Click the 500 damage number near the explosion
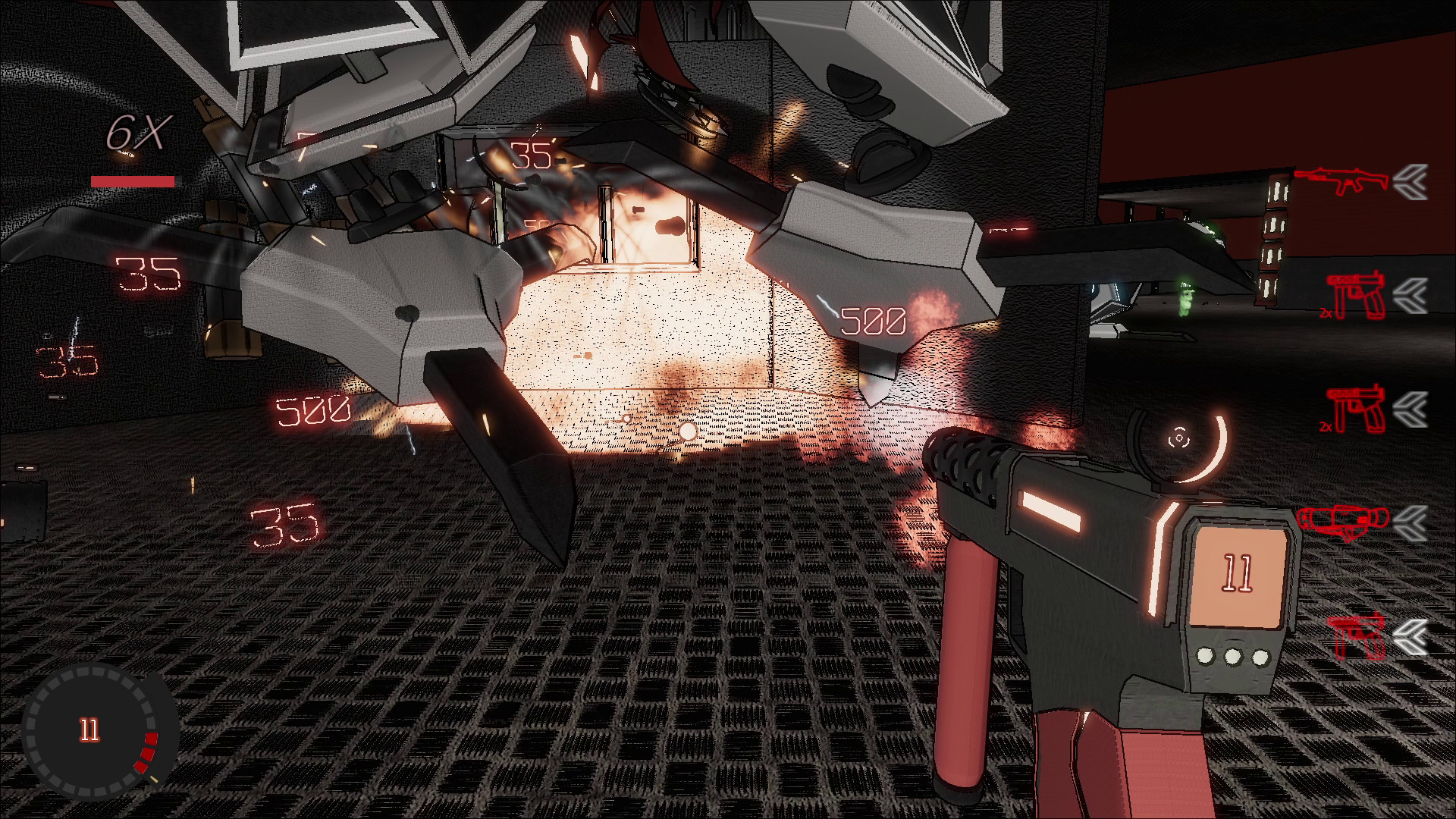1456x819 pixels. pos(874,321)
